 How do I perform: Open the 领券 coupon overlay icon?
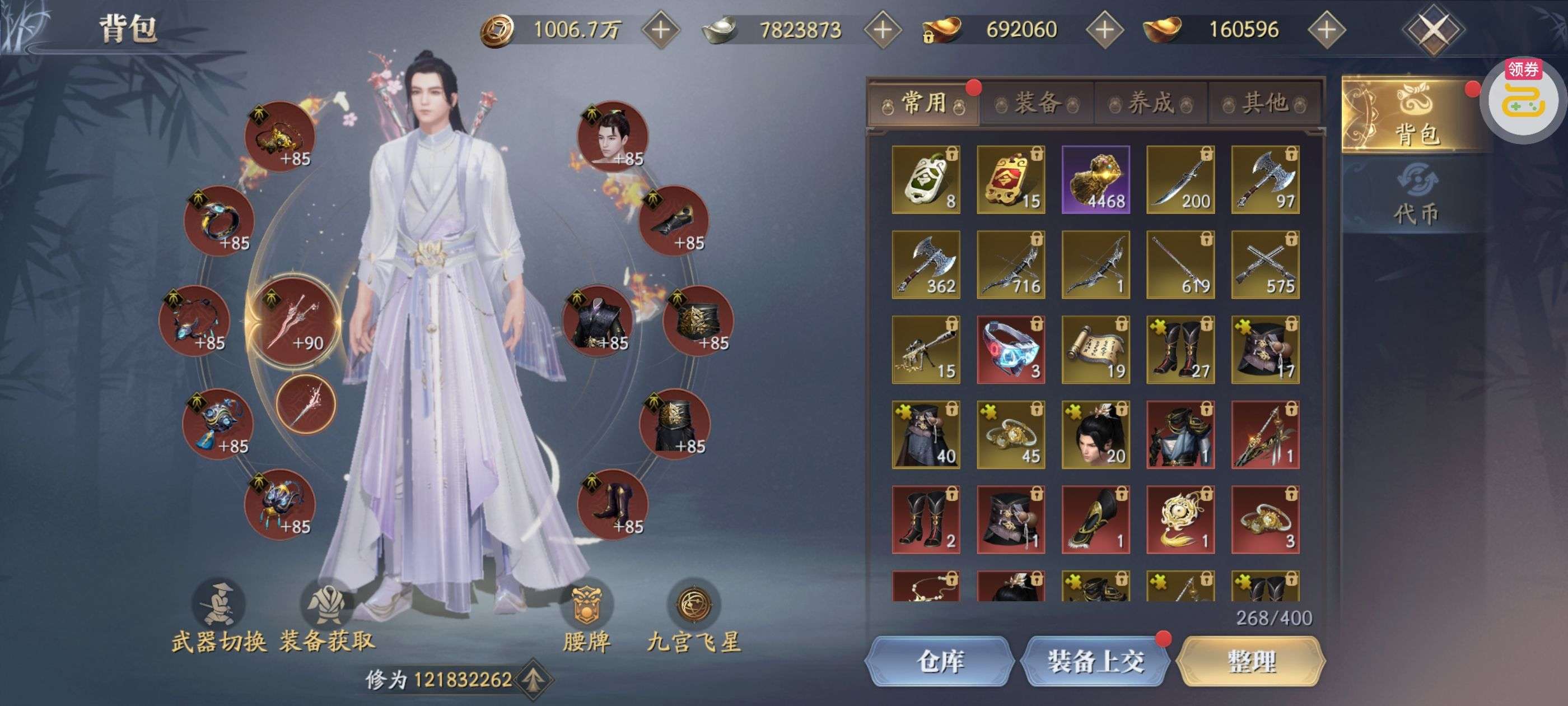click(x=1524, y=97)
